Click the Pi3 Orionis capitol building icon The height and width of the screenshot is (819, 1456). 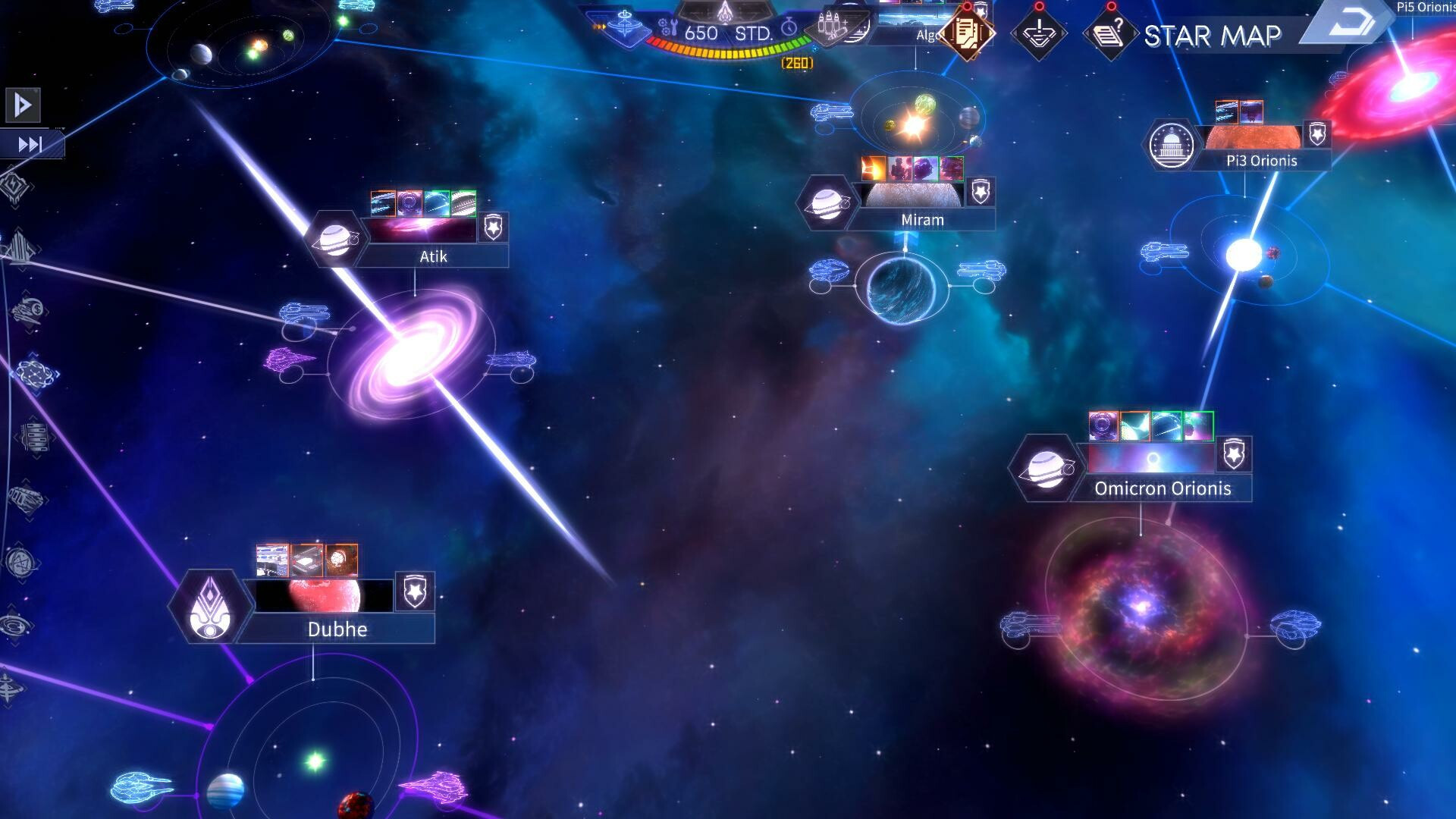[1172, 144]
